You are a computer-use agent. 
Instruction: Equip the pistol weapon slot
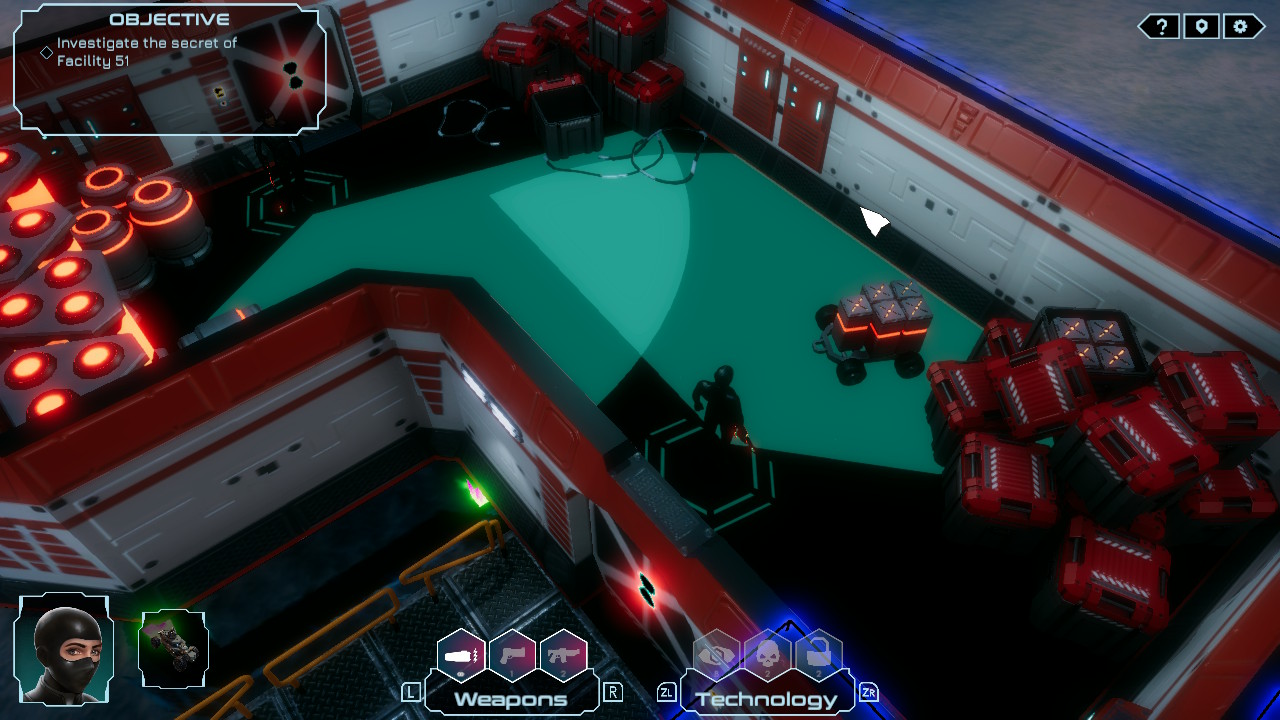[513, 655]
